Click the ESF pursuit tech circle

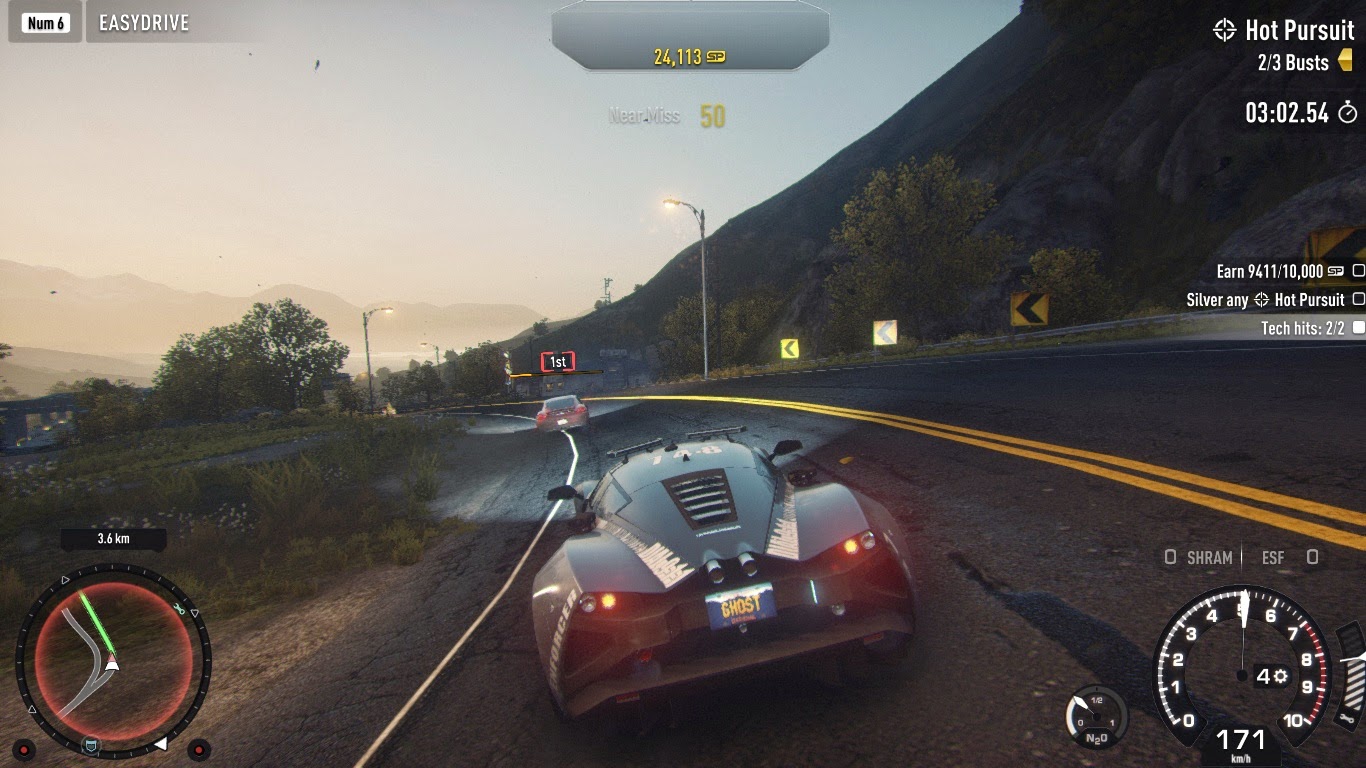pyautogui.click(x=1311, y=558)
